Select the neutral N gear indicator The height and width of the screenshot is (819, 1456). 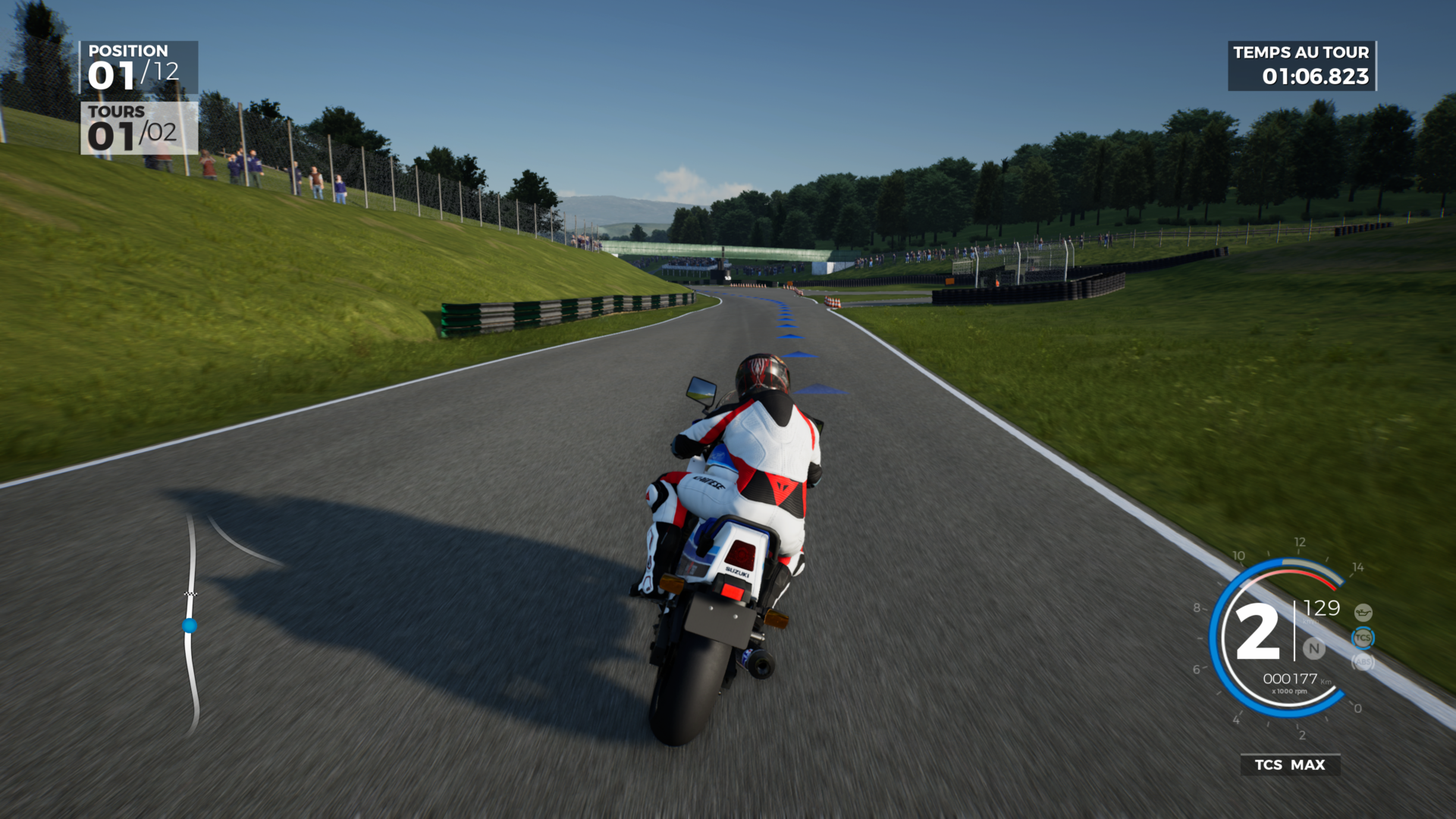pos(1314,648)
